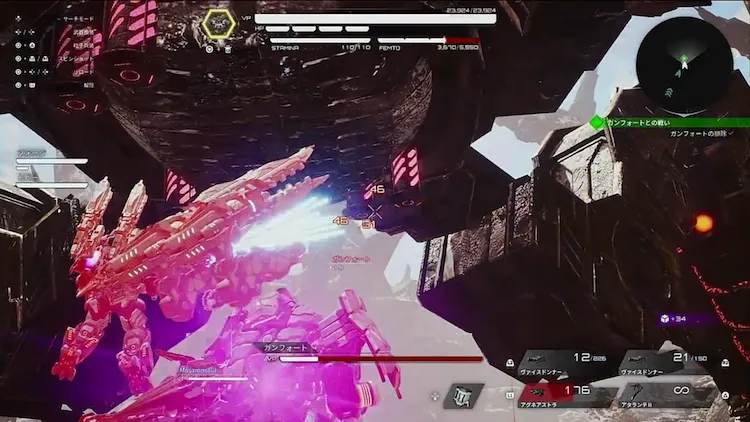Open the circular radar minimap
This screenshot has width=750, height=422.
(684, 65)
